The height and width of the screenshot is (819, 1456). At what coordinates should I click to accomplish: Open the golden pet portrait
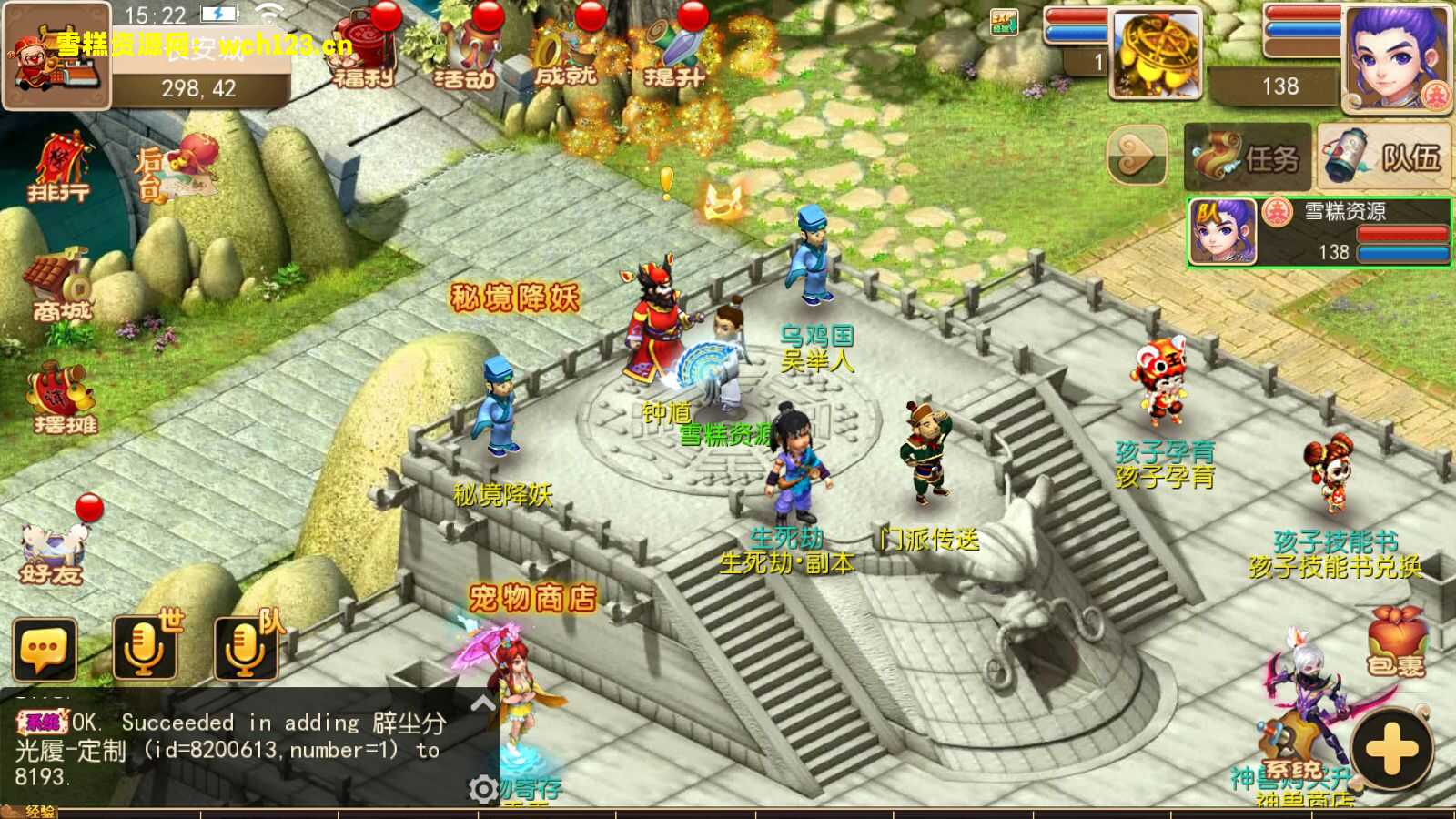coord(1156,55)
